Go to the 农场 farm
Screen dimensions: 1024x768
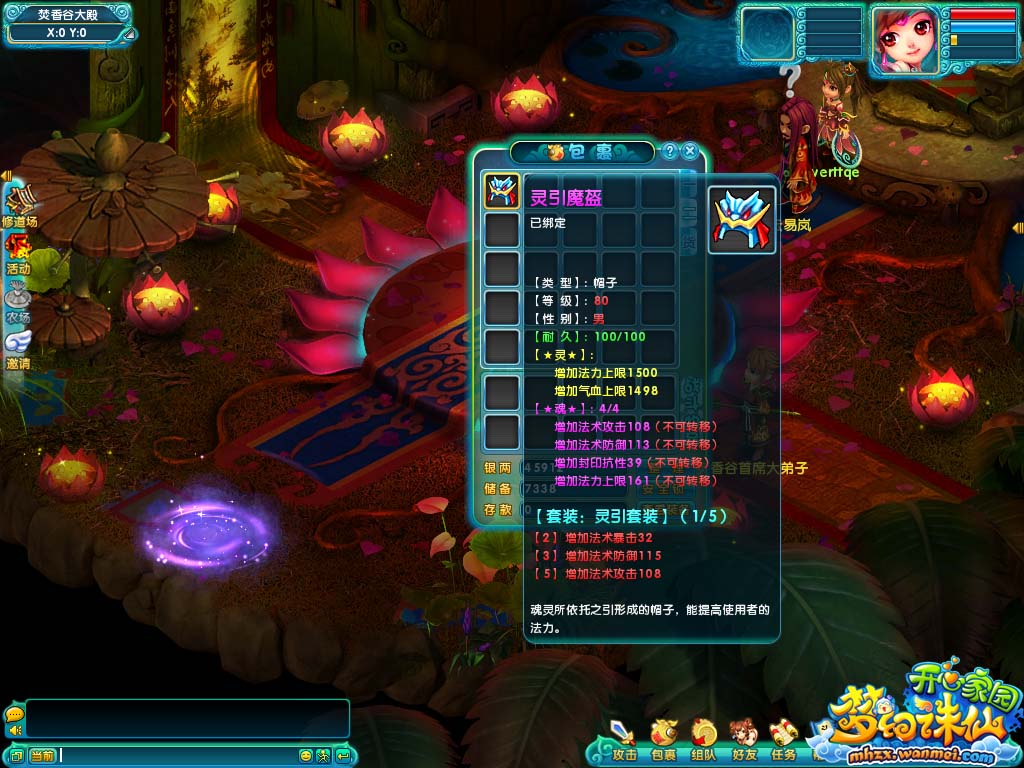18,302
